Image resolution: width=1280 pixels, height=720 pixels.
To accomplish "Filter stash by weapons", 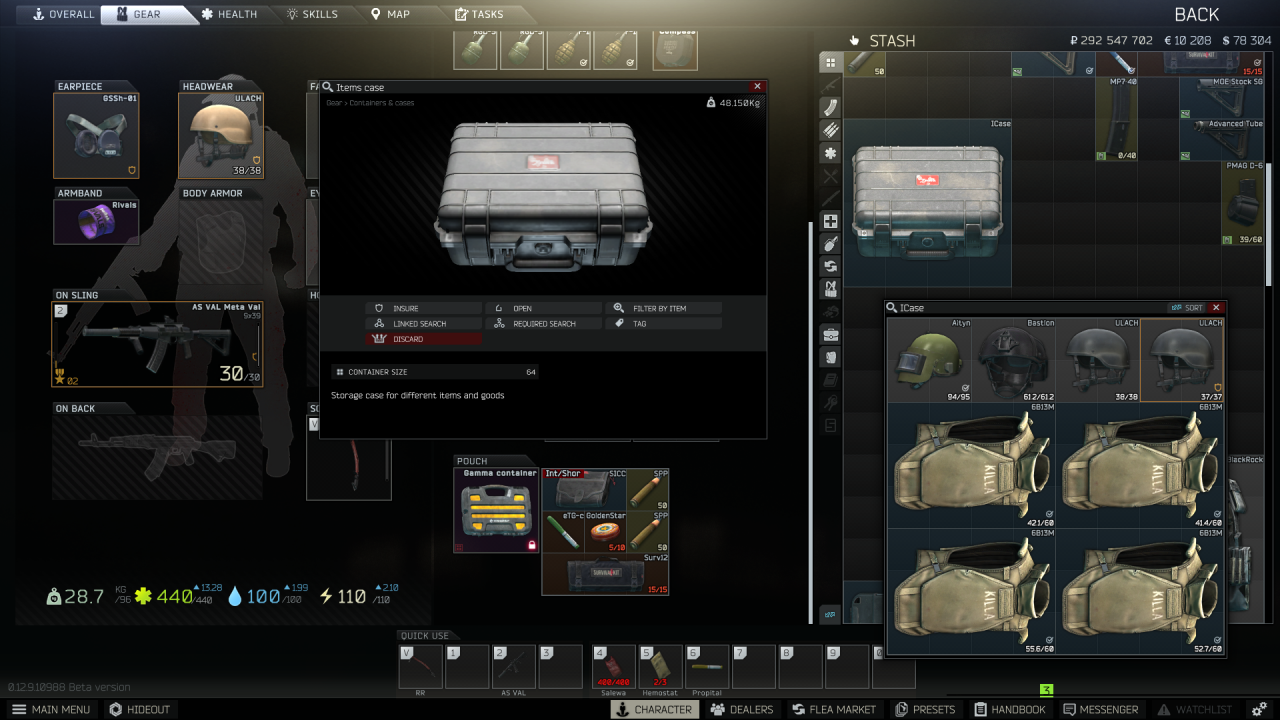I will [829, 86].
